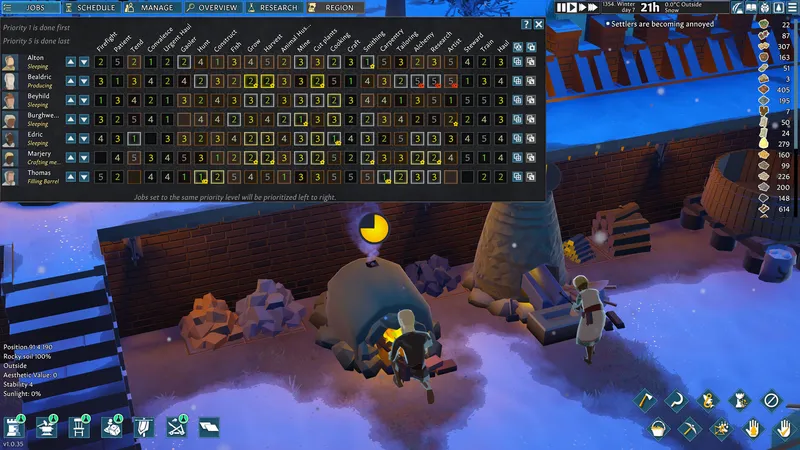Pause the game speed
This screenshot has width=800, height=450.
[x=562, y=7]
